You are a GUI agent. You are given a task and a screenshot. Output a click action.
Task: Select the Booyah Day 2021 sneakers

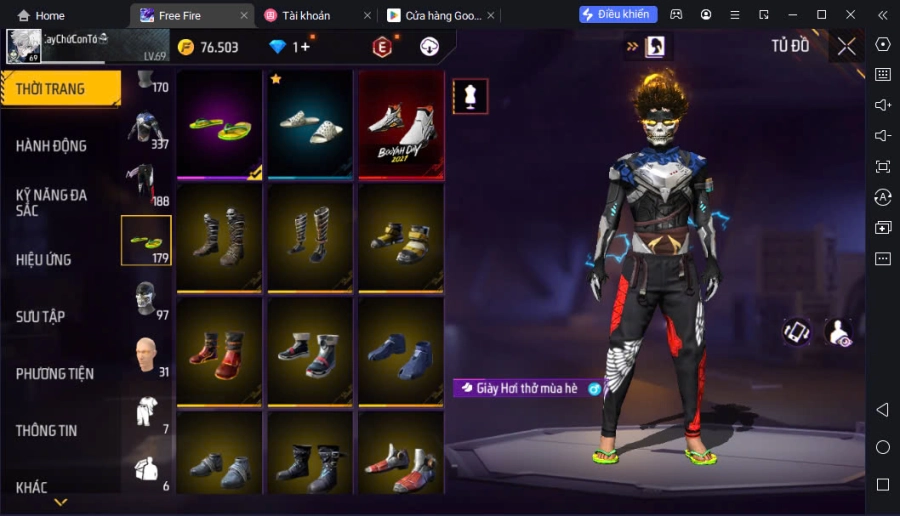pos(400,125)
